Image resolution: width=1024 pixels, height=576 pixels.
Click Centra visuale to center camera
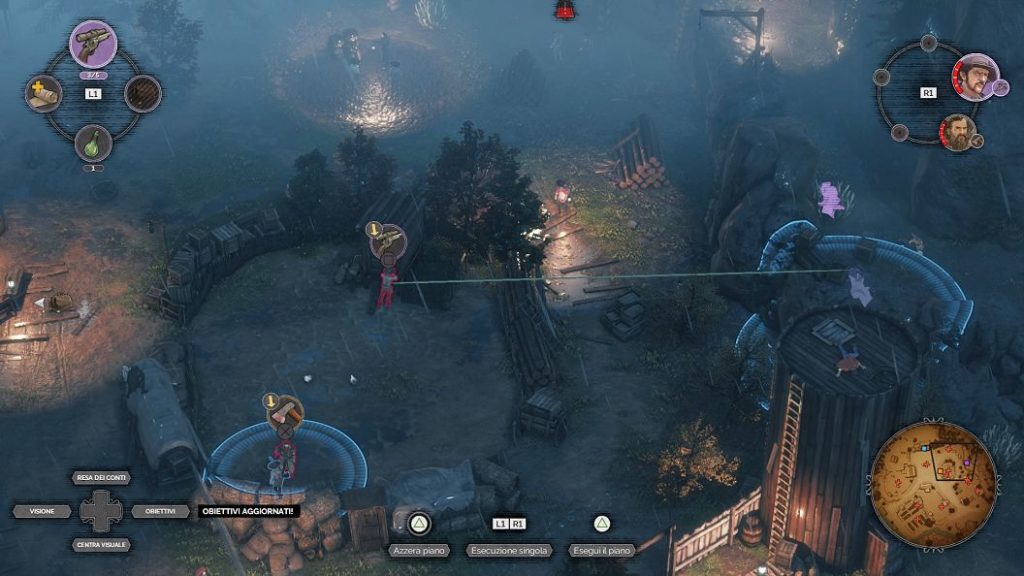(x=100, y=545)
